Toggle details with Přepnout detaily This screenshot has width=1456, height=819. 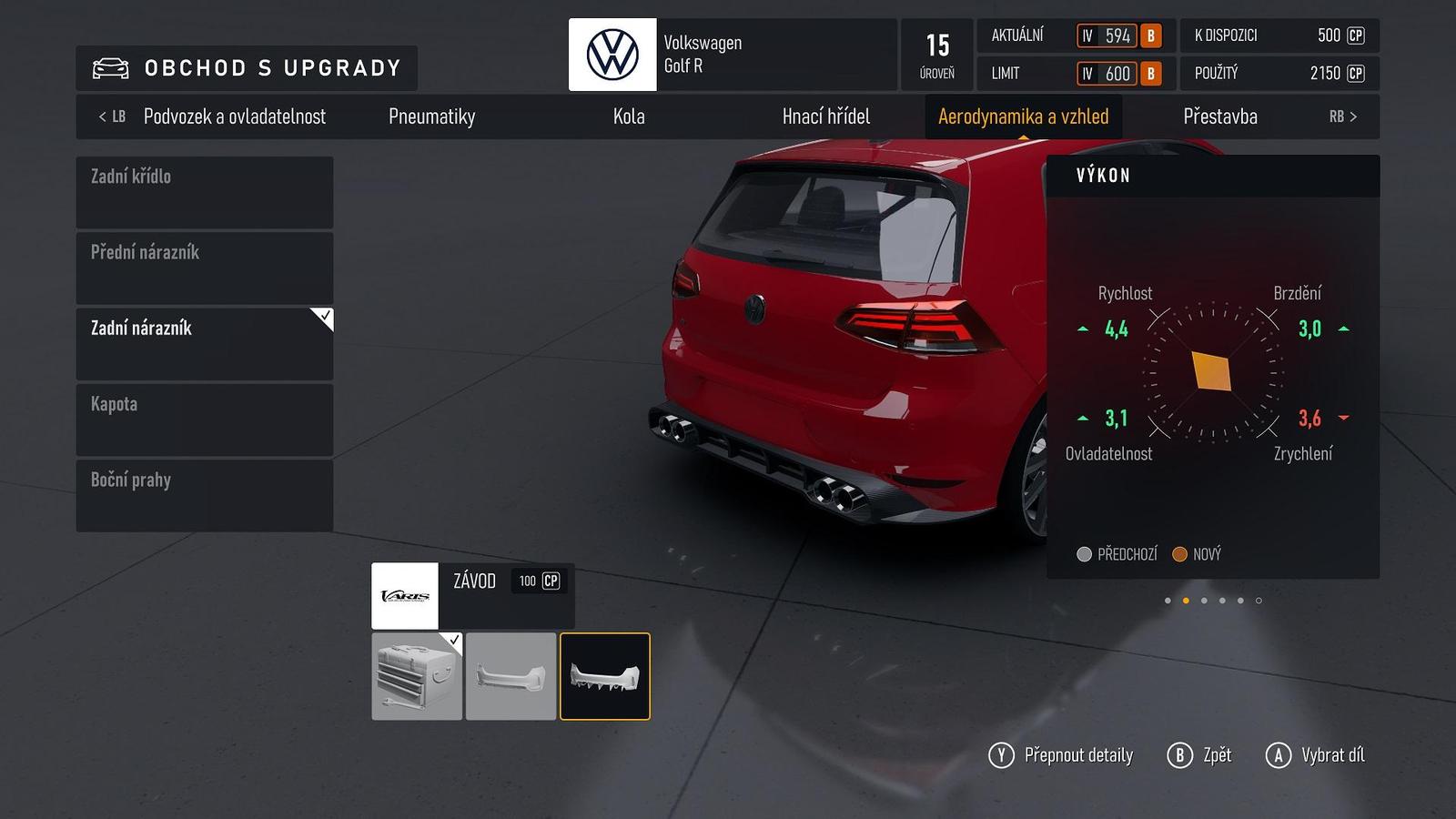1061,755
